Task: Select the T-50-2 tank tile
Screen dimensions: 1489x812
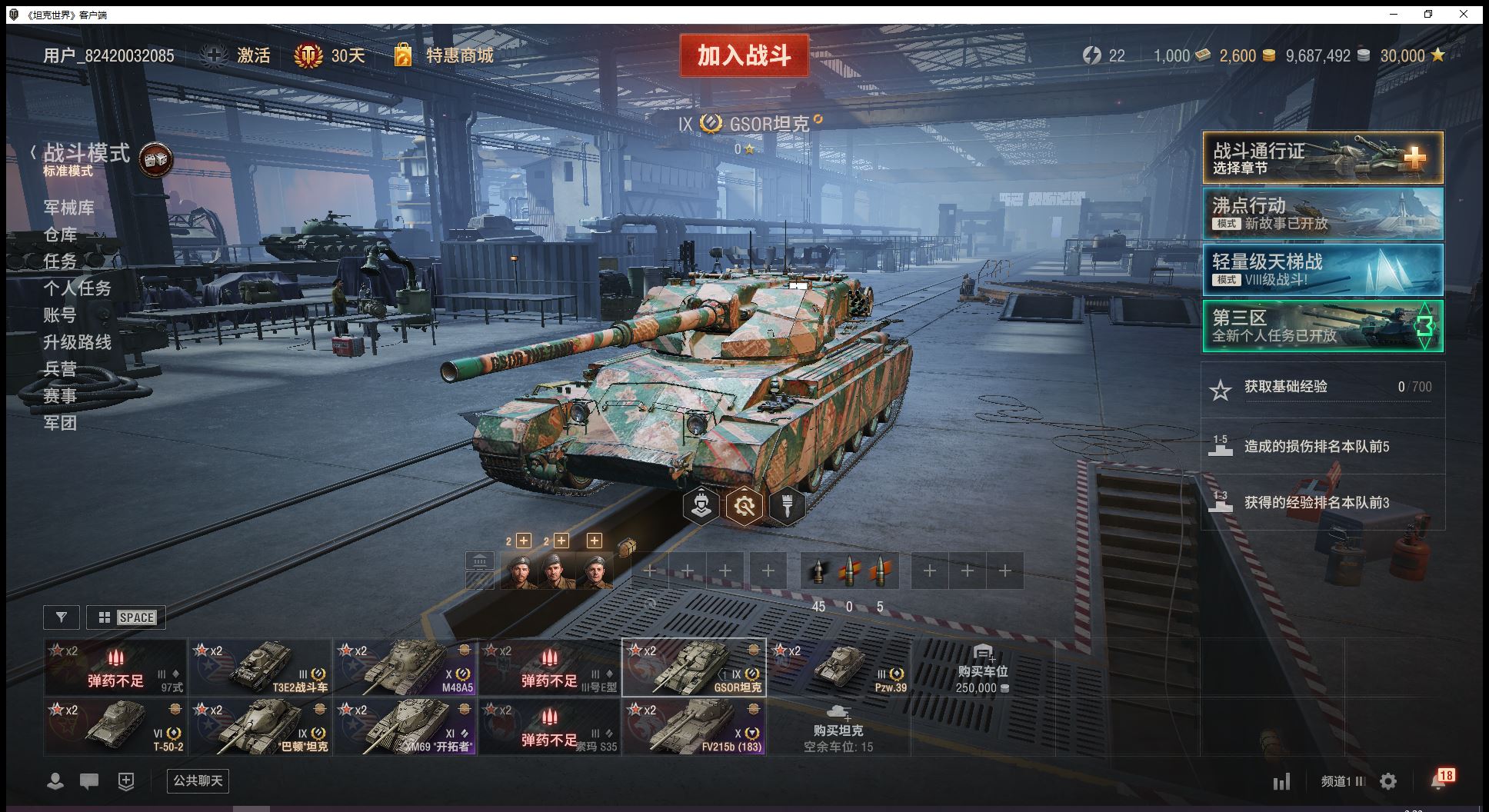Action: pos(115,726)
